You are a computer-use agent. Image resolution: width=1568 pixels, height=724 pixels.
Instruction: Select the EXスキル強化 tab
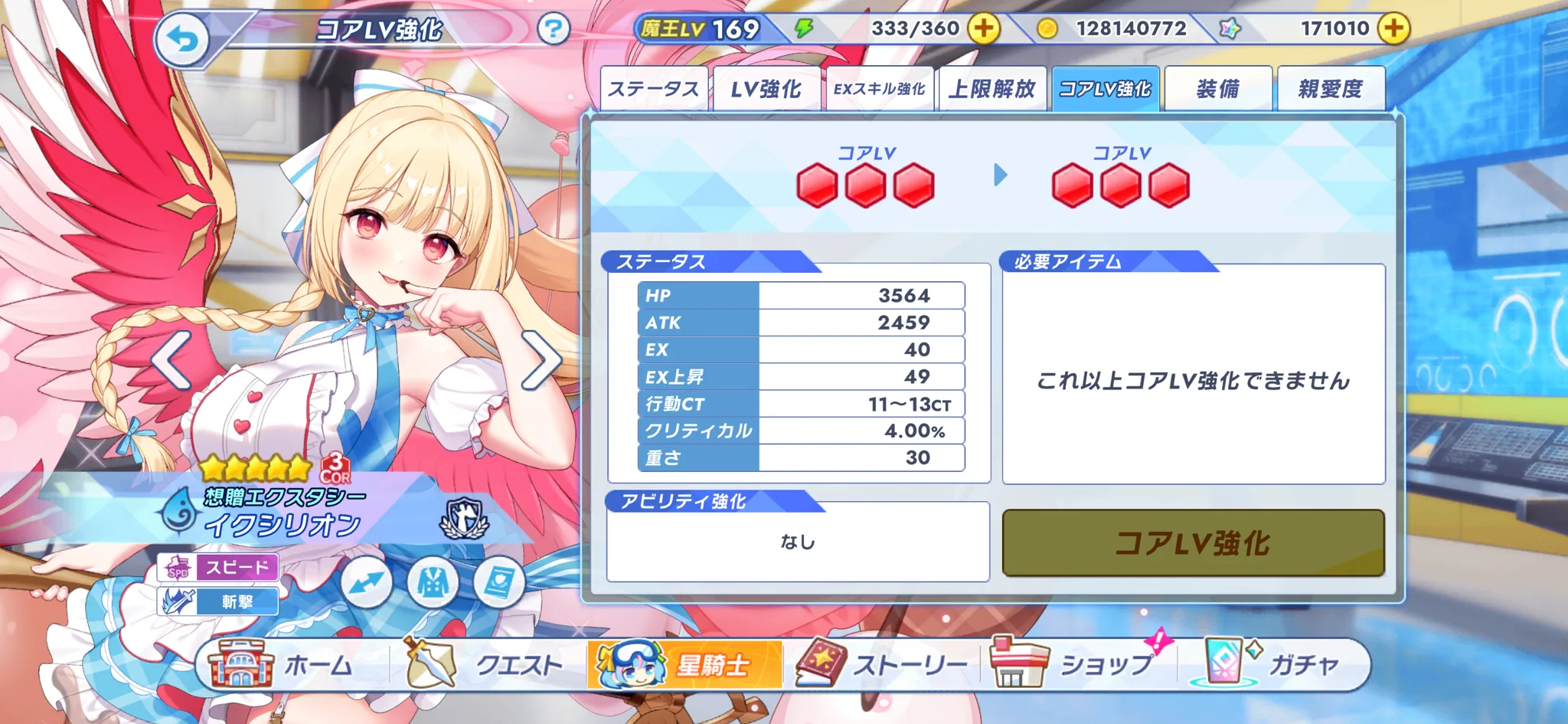click(x=879, y=89)
